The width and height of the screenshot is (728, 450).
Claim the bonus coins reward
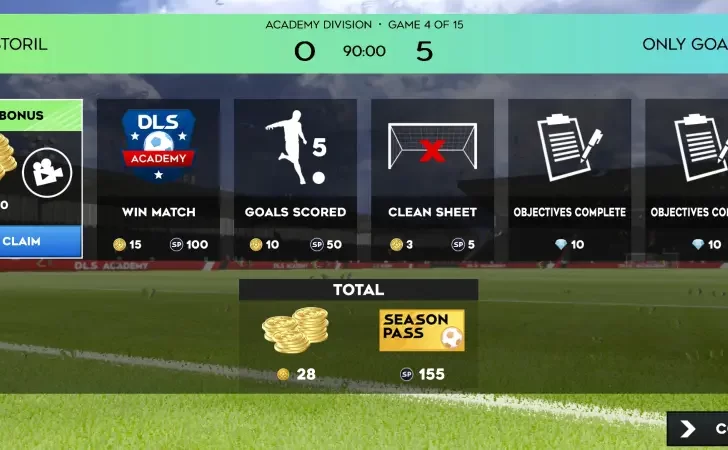pos(38,241)
